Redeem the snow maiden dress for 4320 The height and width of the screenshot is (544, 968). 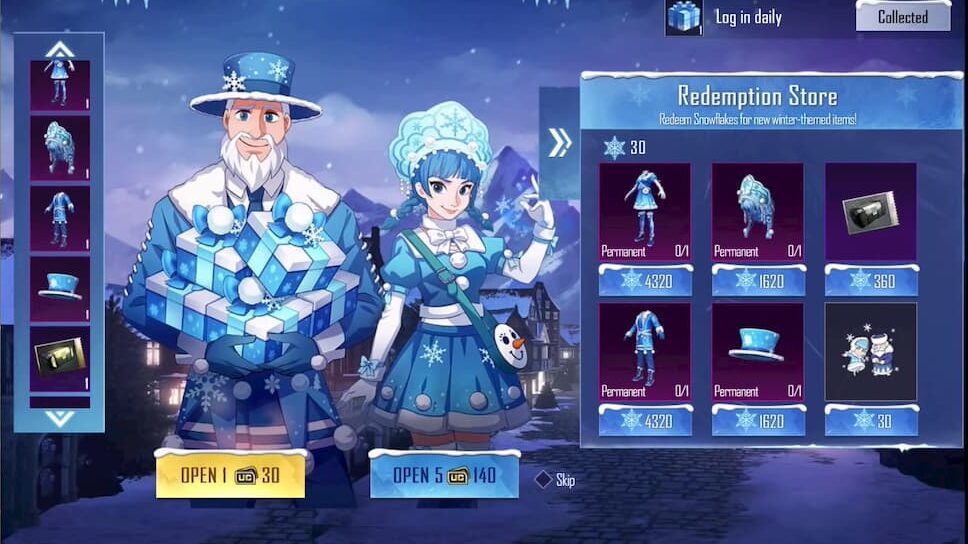click(x=644, y=280)
